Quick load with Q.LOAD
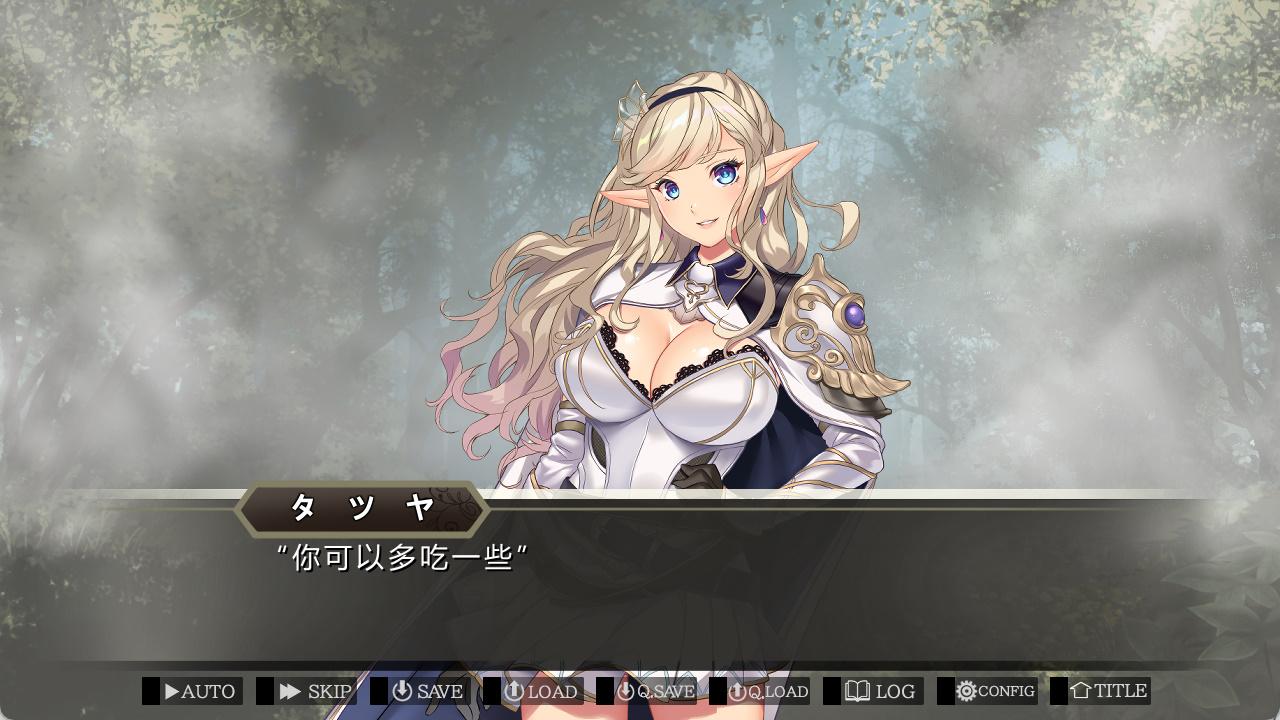1280x720 pixels. (768, 691)
